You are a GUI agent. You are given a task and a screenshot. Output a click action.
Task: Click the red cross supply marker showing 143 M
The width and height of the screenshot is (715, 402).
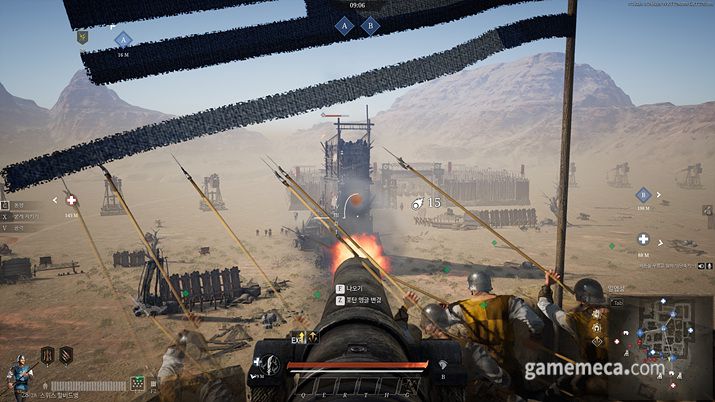coord(71,200)
